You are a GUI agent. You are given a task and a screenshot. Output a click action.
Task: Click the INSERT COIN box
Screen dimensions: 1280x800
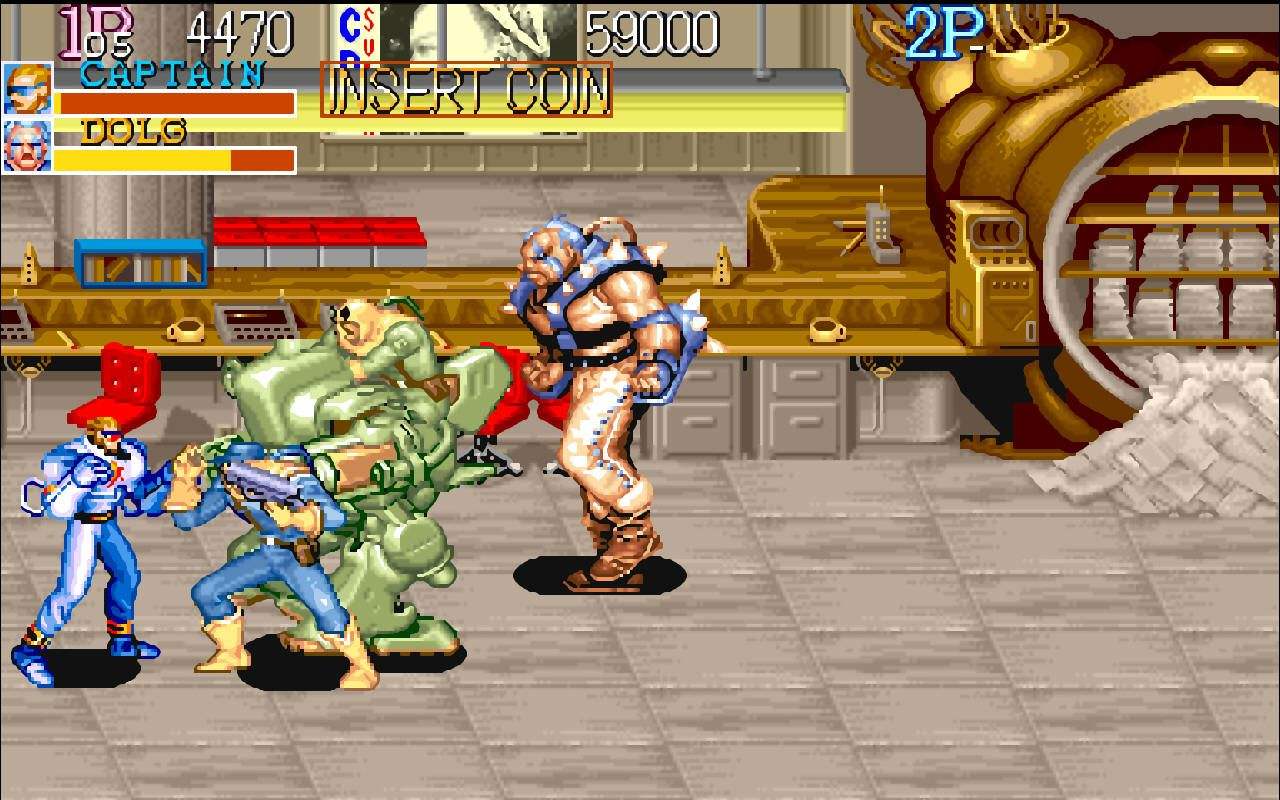(x=466, y=90)
